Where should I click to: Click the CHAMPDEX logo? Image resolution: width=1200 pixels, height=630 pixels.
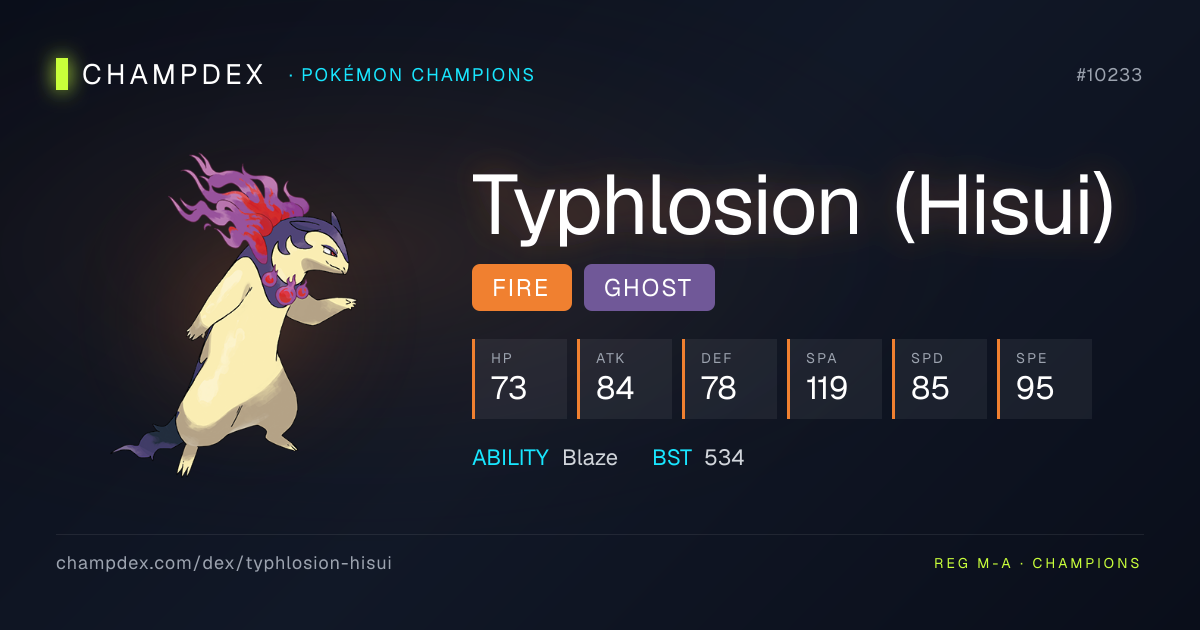pos(160,74)
